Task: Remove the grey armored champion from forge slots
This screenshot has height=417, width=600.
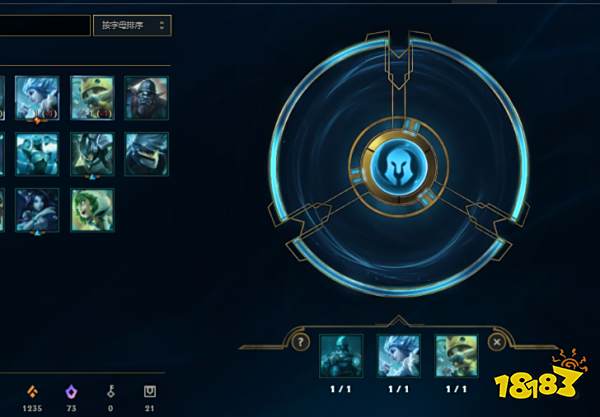Action: pyautogui.click(x=341, y=355)
